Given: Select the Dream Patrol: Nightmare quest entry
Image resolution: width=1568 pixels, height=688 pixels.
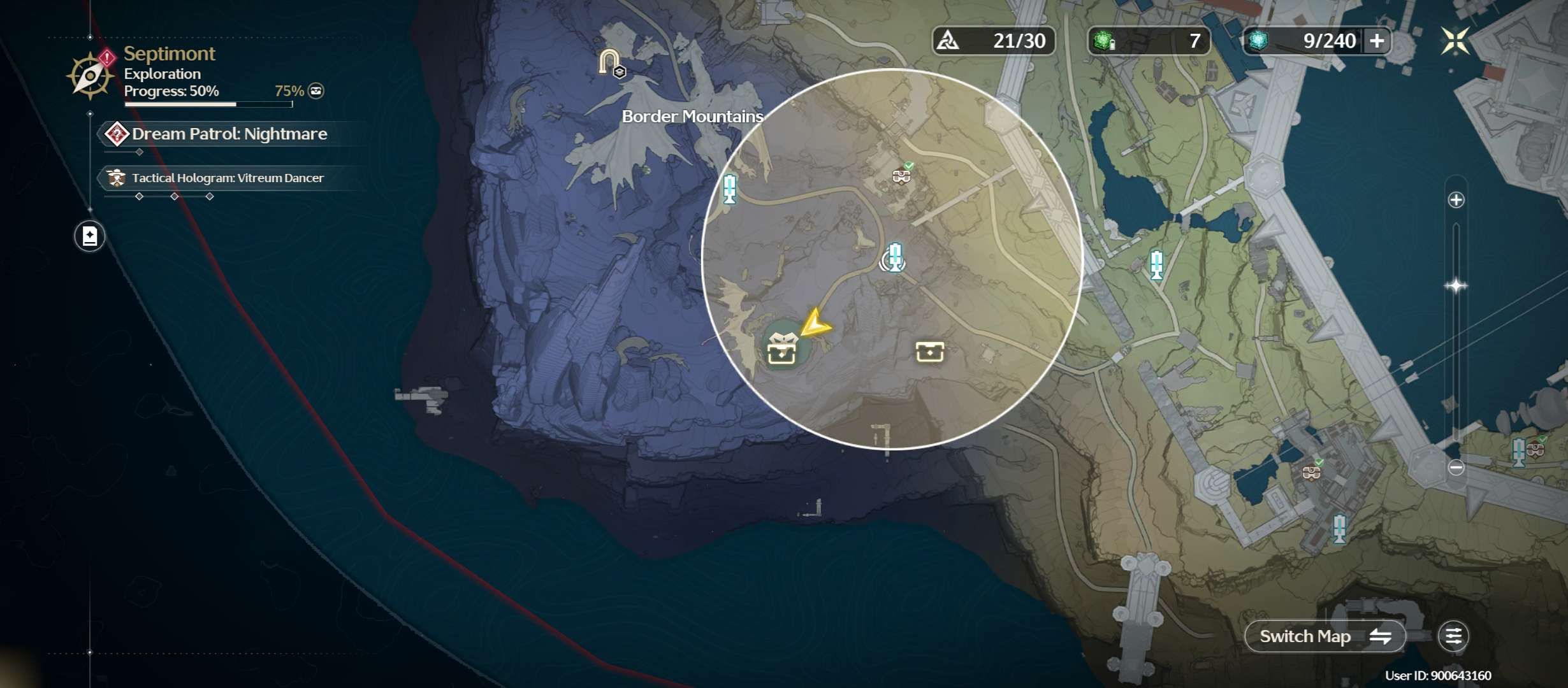Looking at the screenshot, I should tap(228, 134).
